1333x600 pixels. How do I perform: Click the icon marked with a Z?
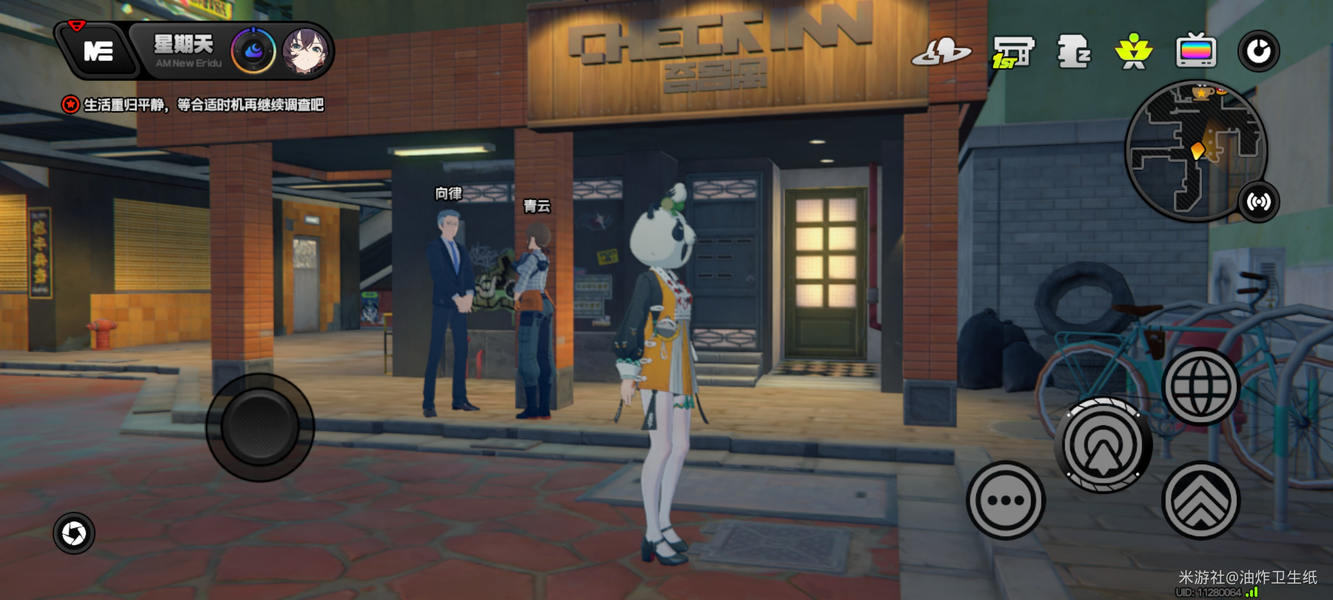pyautogui.click(x=1073, y=51)
